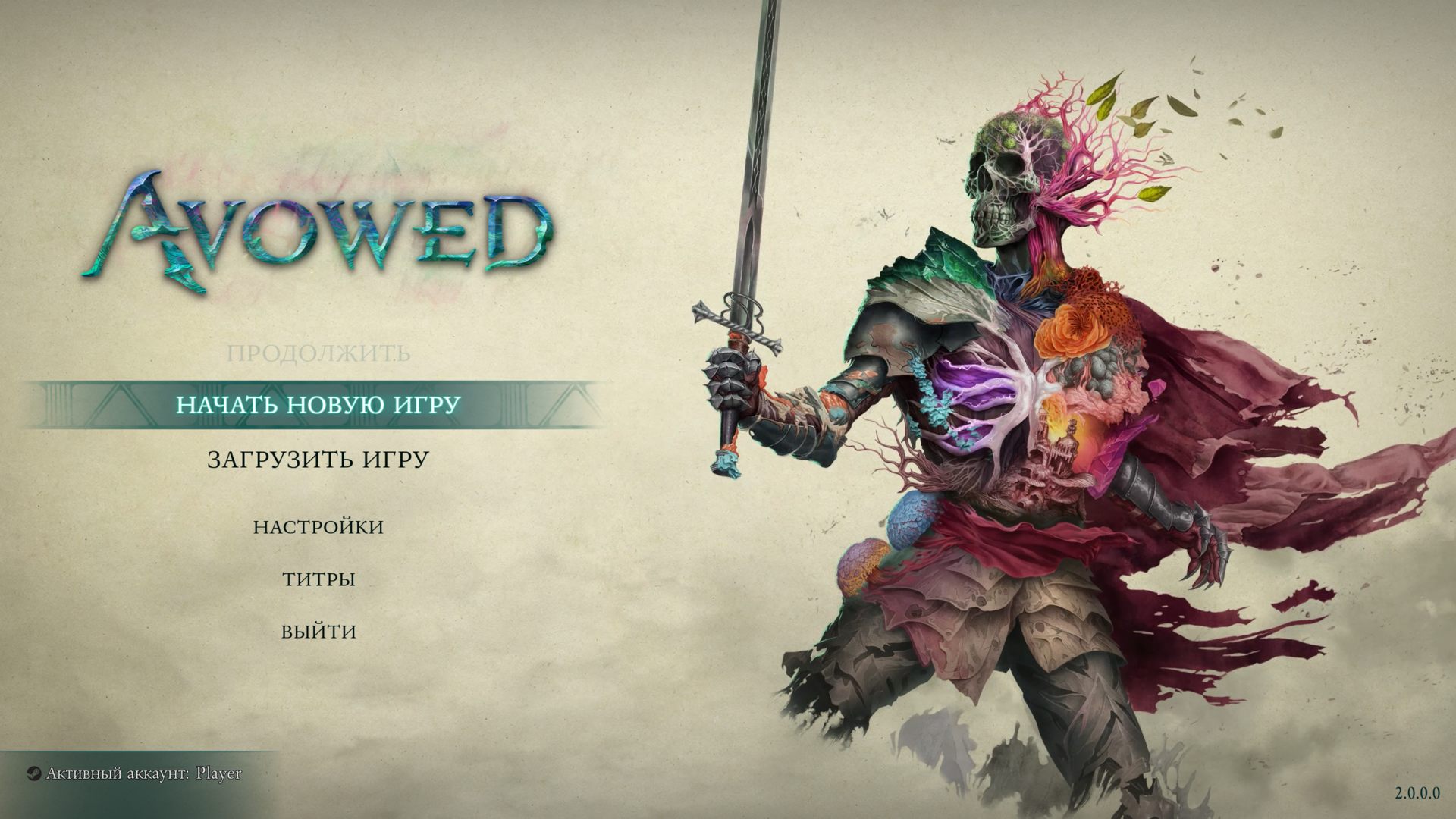The image size is (1456, 819).
Task: Choose Выйти to quit the game
Action: (318, 632)
